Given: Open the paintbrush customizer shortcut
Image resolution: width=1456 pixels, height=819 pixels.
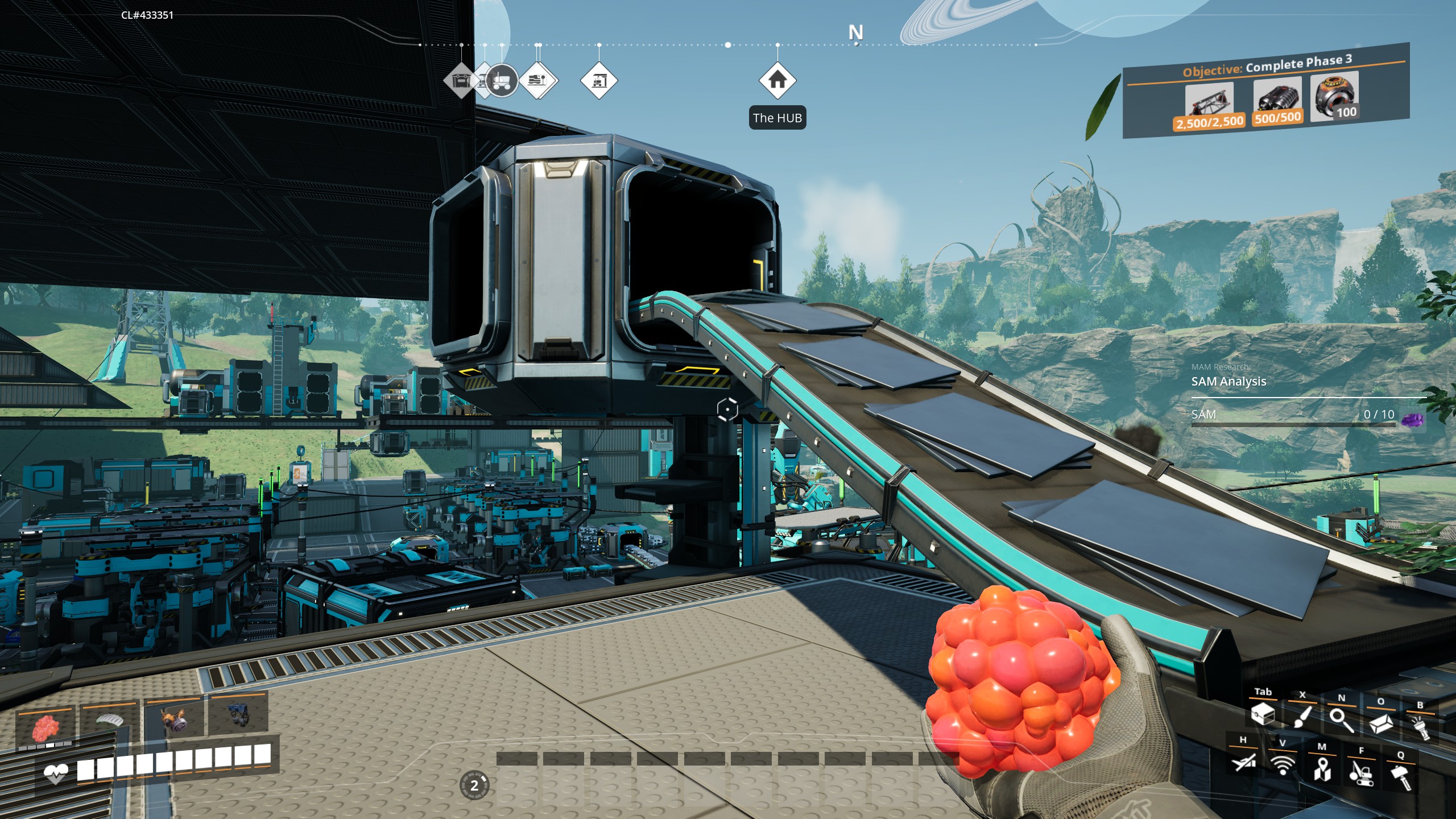Looking at the screenshot, I should tap(1302, 717).
